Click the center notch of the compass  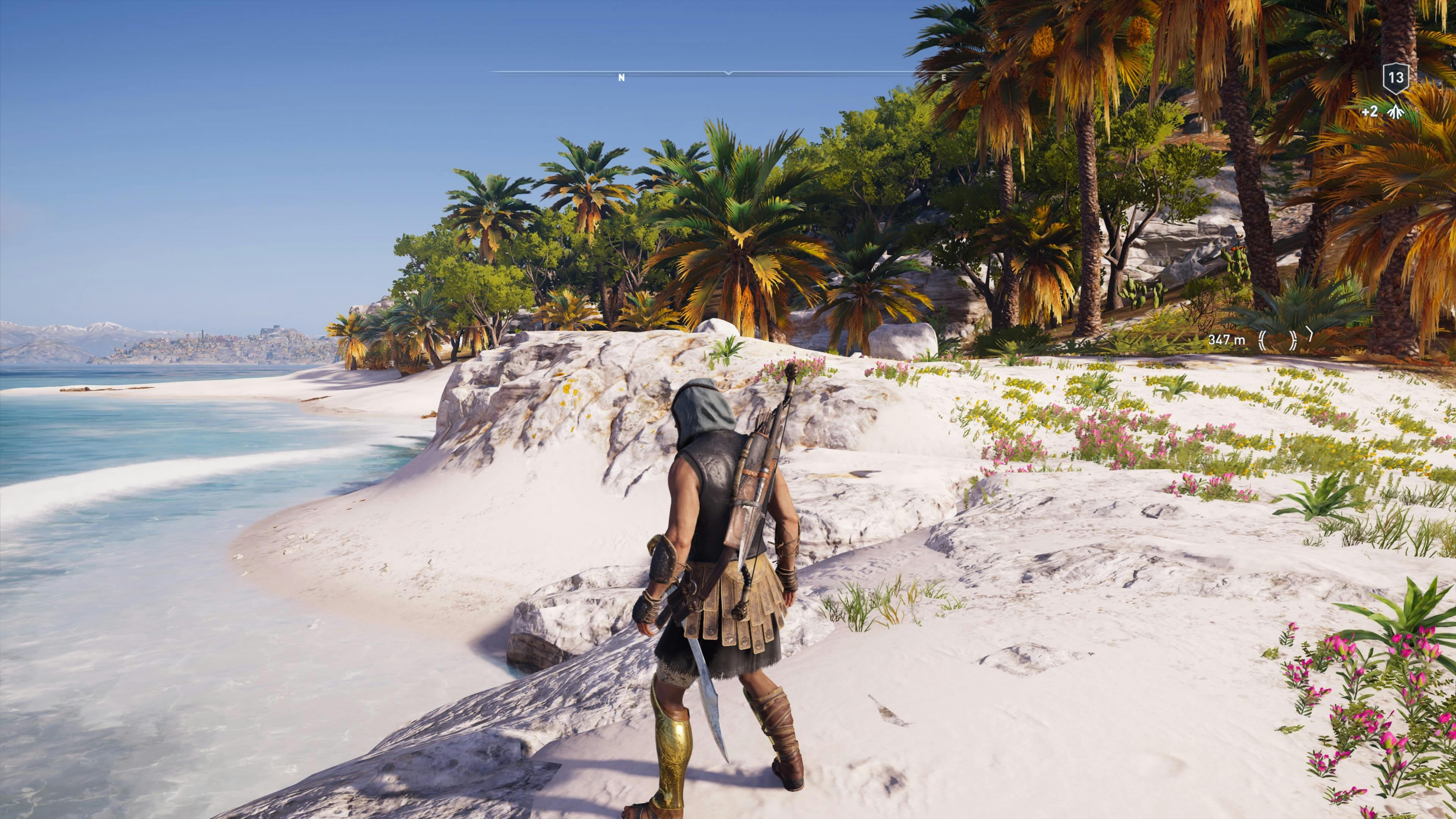[728, 74]
